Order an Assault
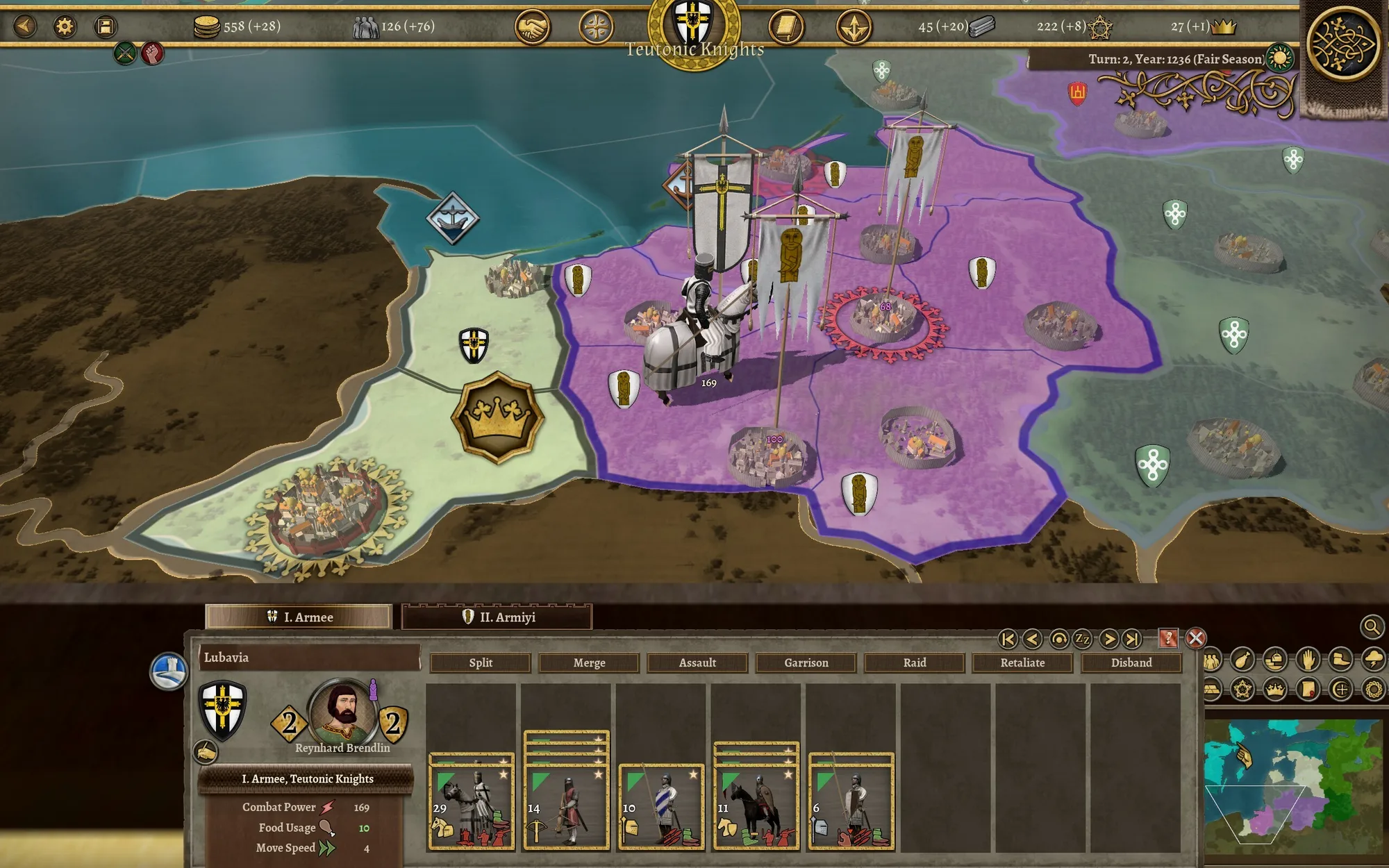 [697, 662]
